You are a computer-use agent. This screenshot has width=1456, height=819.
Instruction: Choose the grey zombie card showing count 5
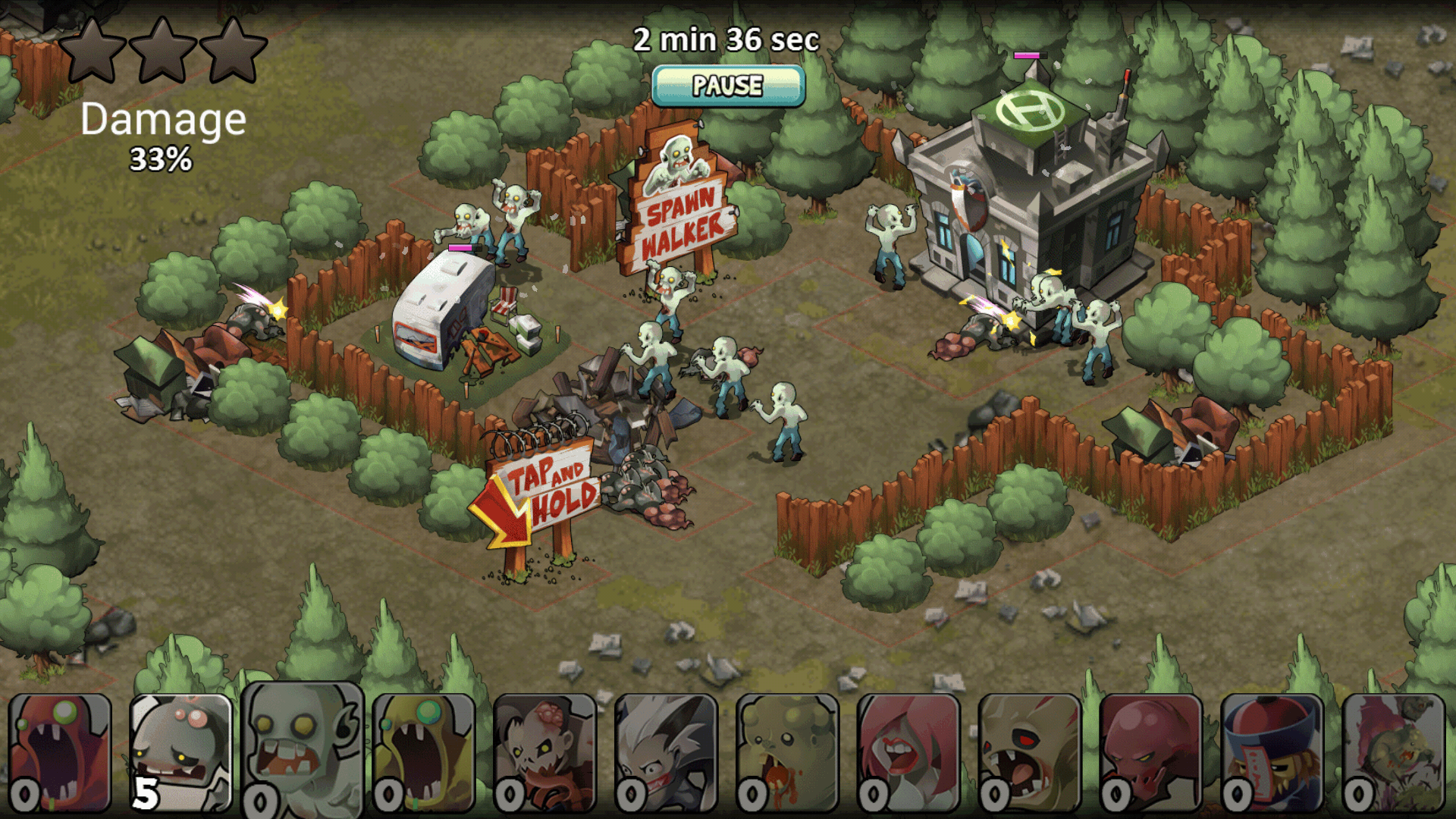click(x=181, y=752)
